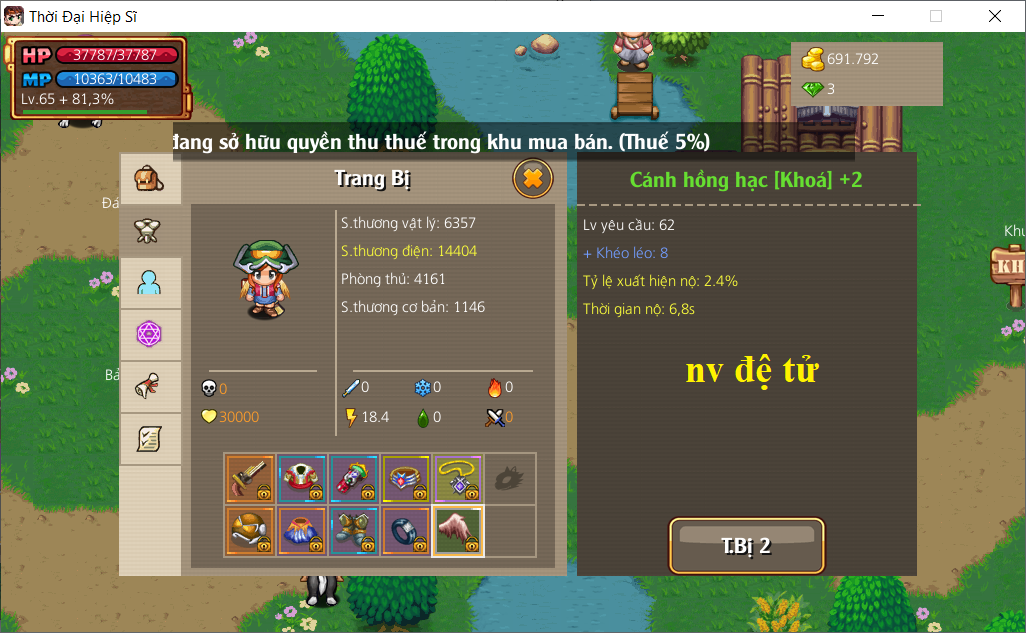
Task: Choose the gold bracelet with red gem
Action: (x=406, y=479)
